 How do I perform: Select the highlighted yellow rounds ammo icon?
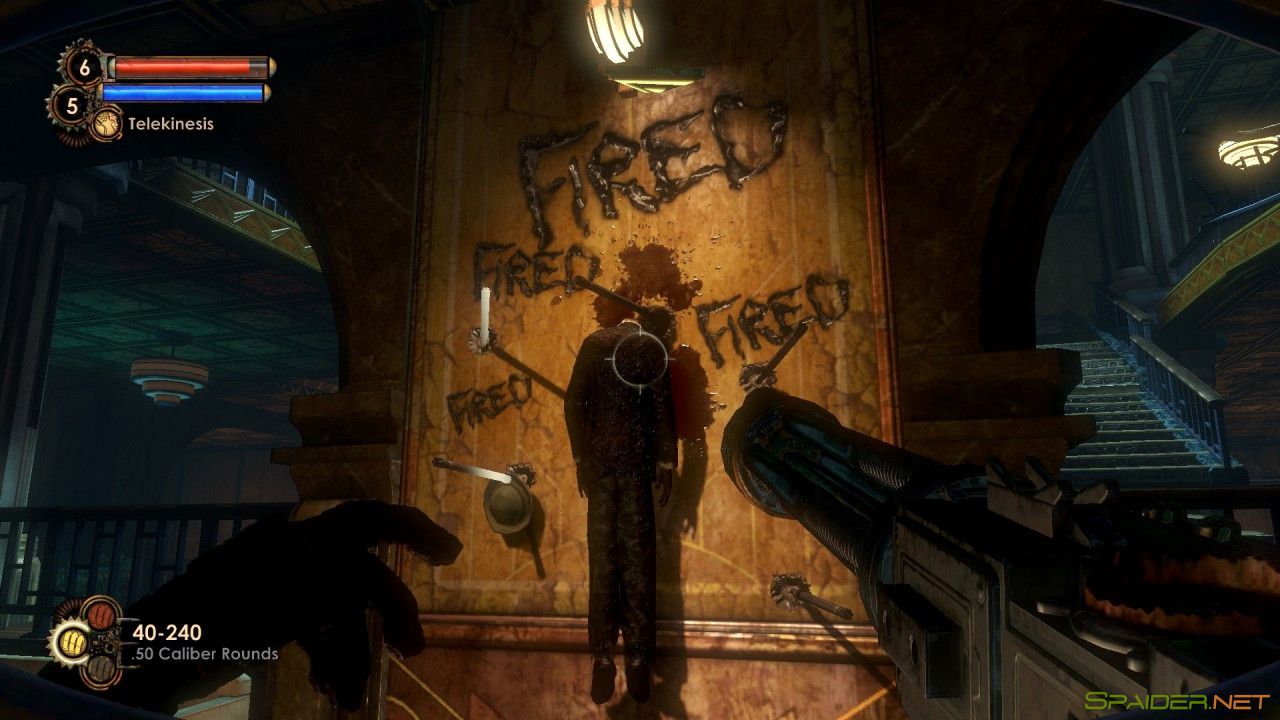[x=73, y=641]
